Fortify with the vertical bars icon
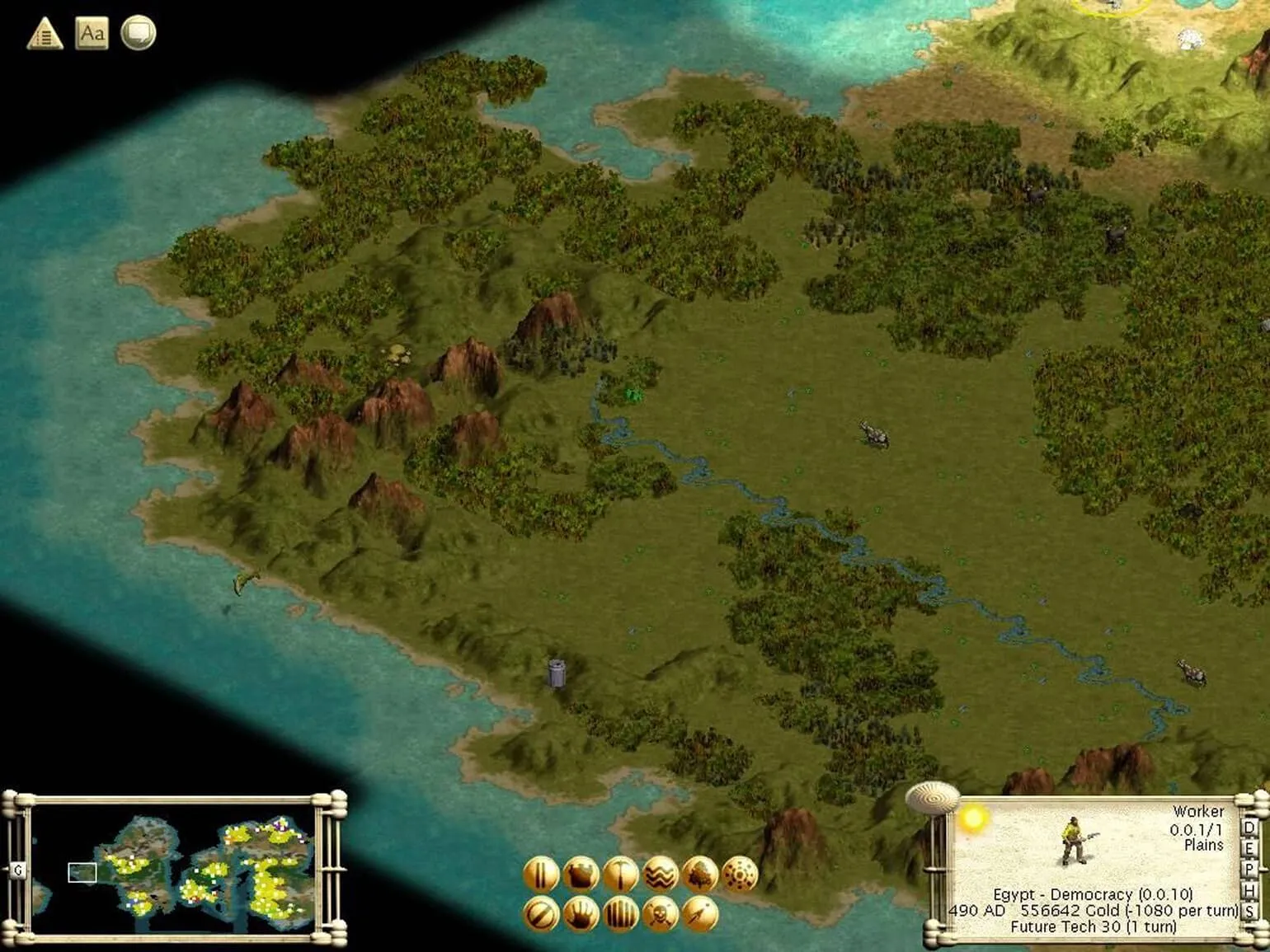This screenshot has height=952, width=1270. pyautogui.click(x=620, y=915)
